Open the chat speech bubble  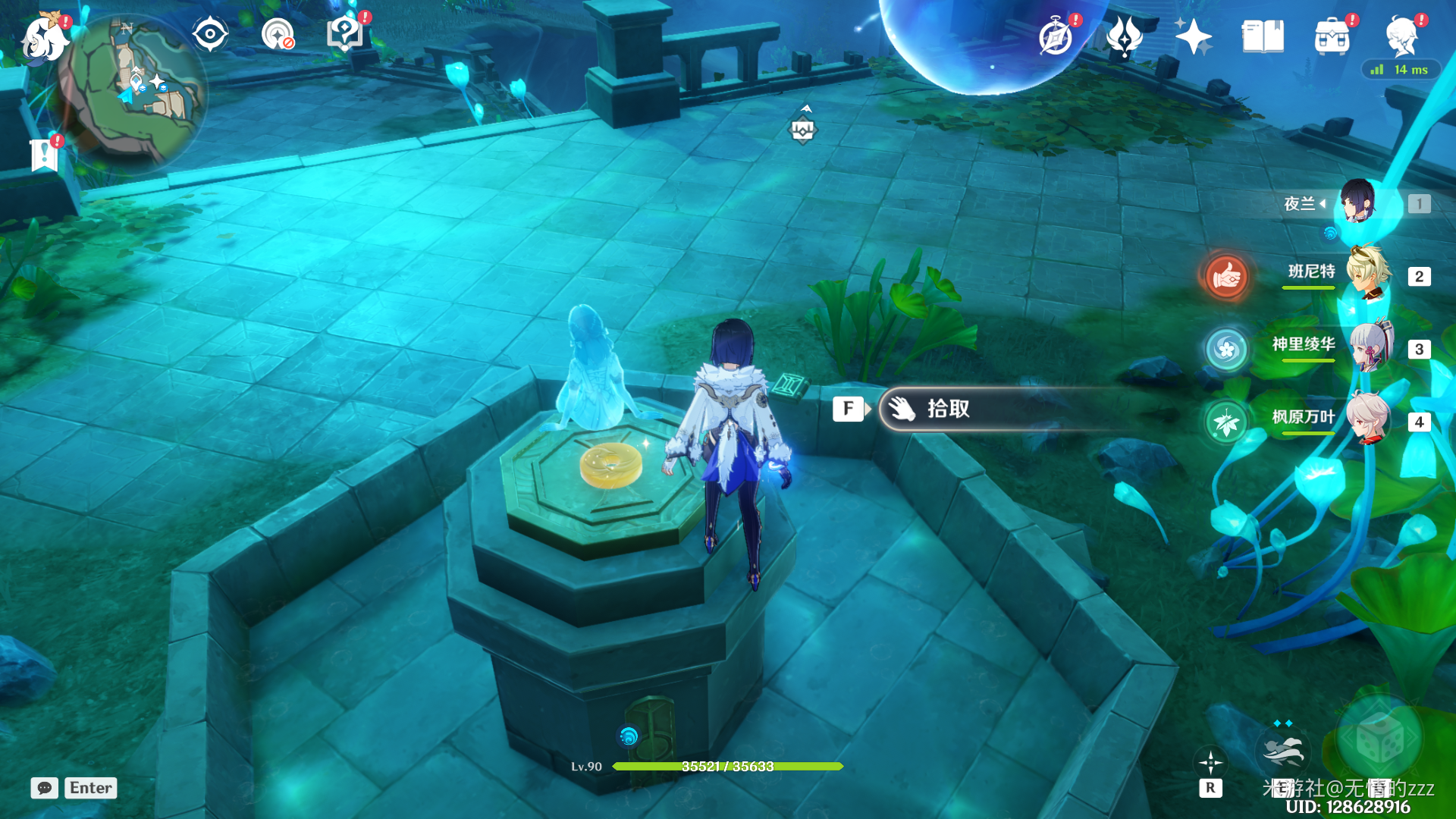[45, 788]
